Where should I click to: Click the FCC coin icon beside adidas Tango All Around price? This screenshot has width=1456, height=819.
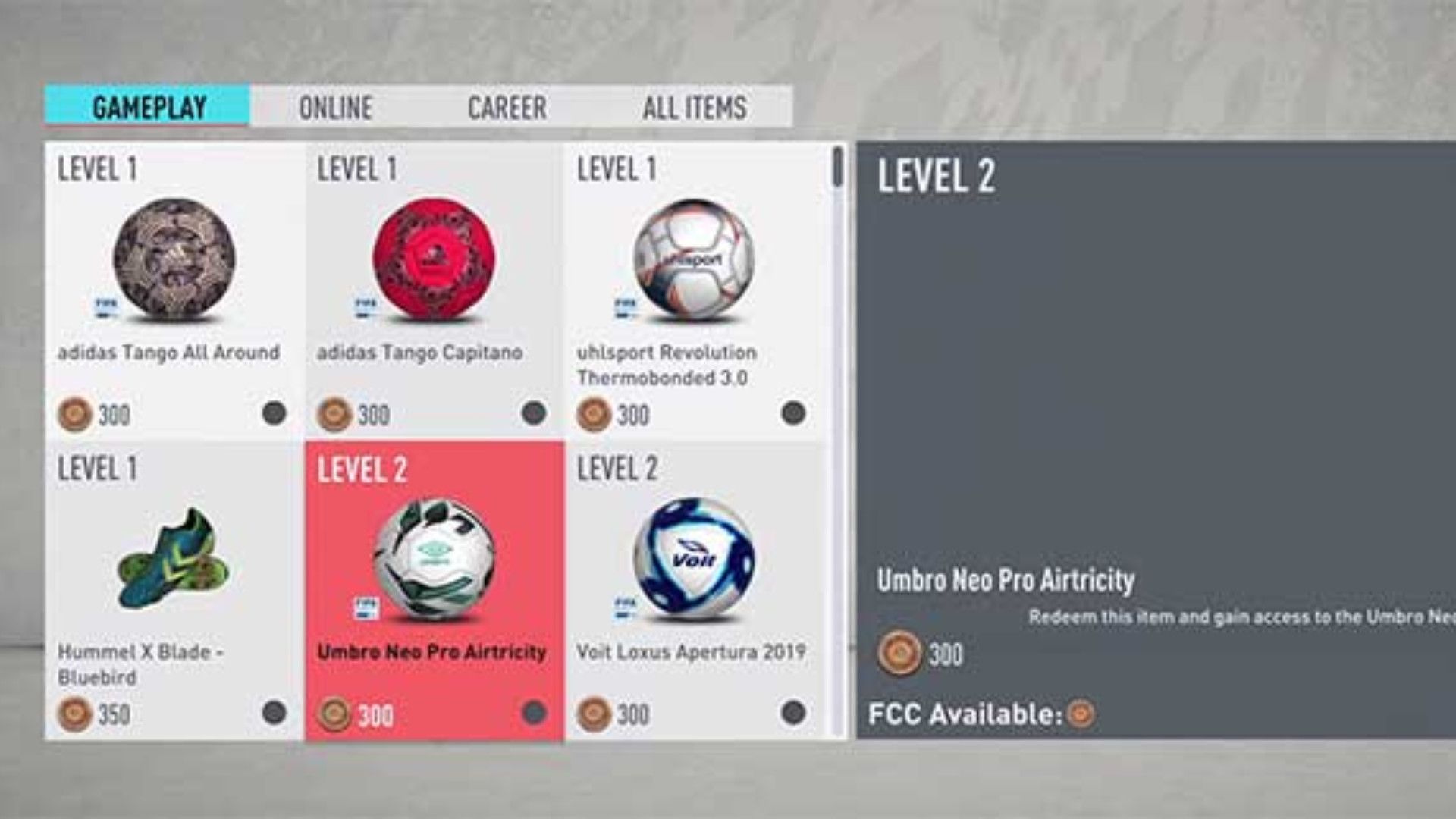tap(75, 413)
